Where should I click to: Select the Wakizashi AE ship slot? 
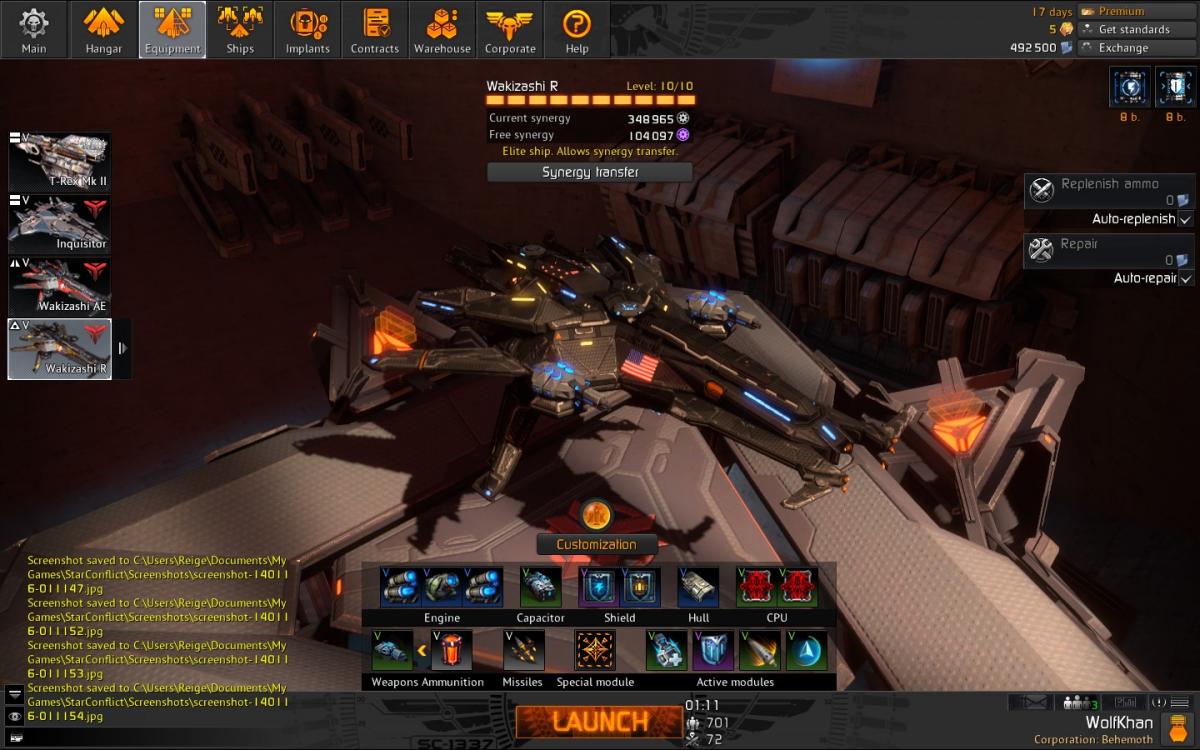tap(60, 287)
